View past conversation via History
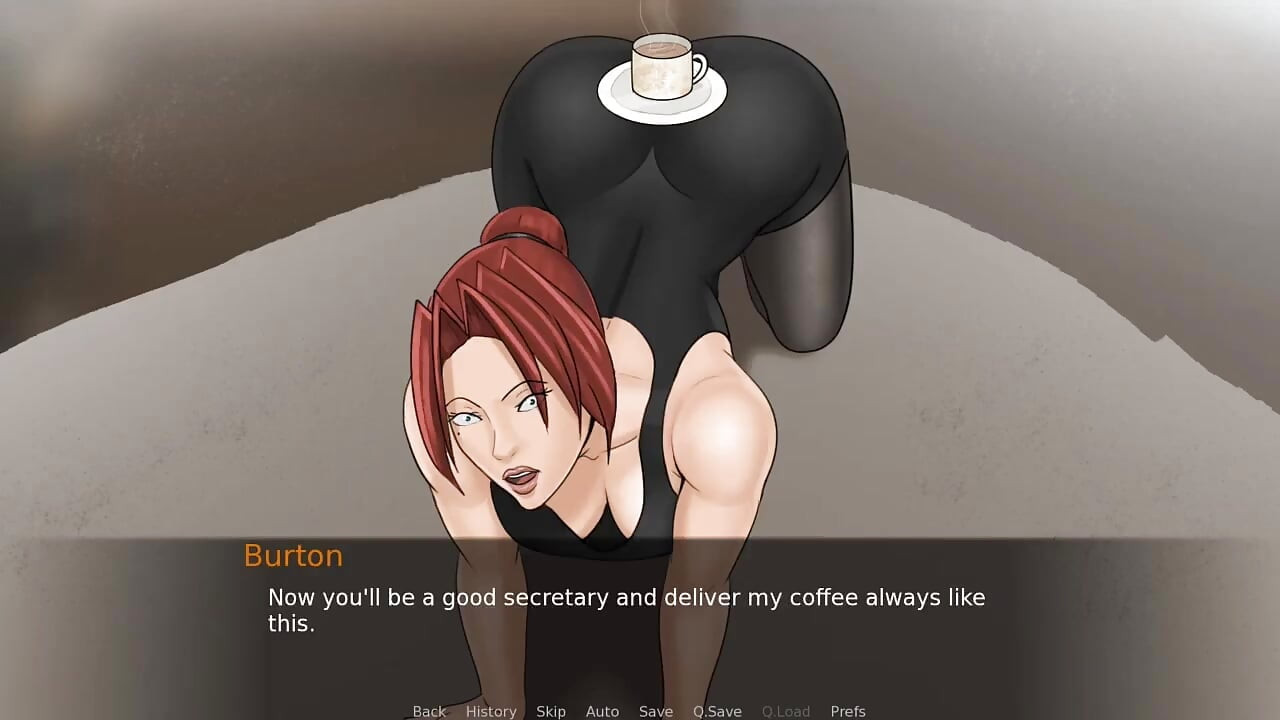 point(491,711)
